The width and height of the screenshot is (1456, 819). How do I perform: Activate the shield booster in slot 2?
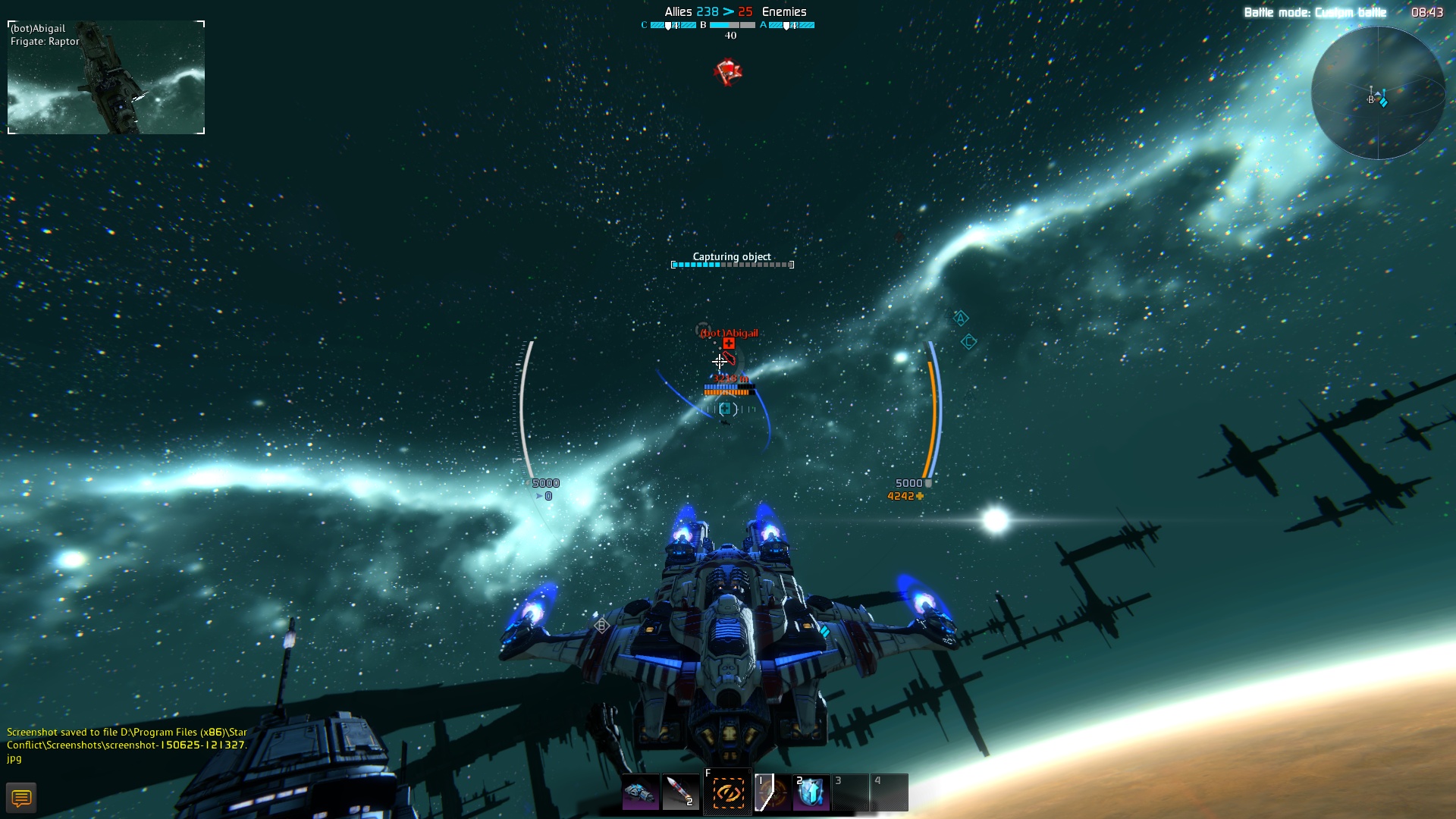pos(810,791)
